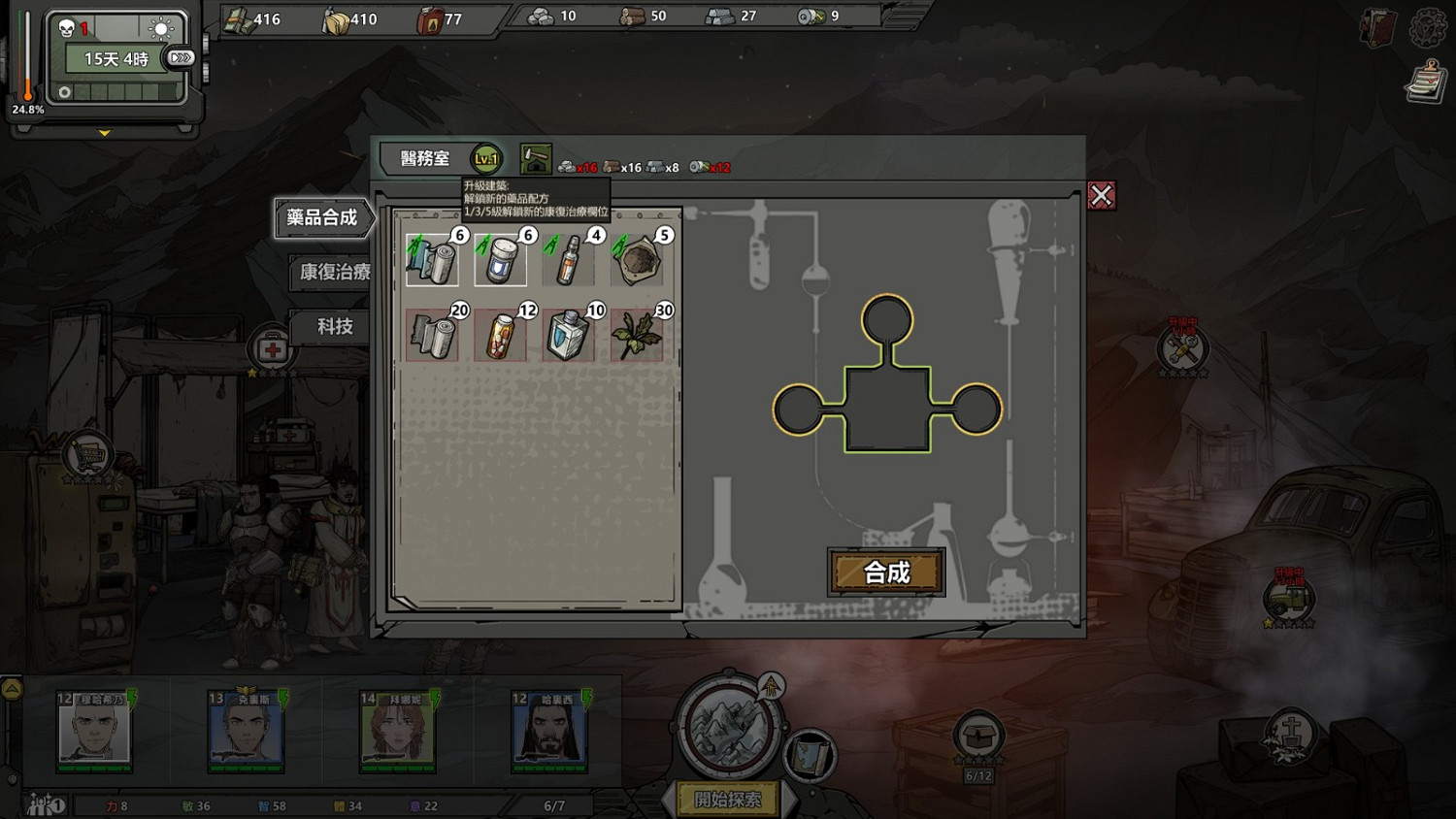Screen dimensions: 1456x819
Task: Click the 開始探索 explore button
Action: coord(728,800)
